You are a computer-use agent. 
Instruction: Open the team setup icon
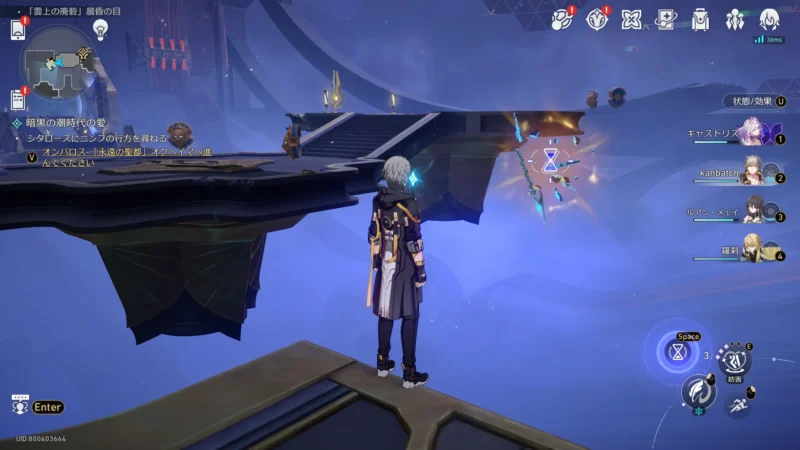click(x=735, y=19)
